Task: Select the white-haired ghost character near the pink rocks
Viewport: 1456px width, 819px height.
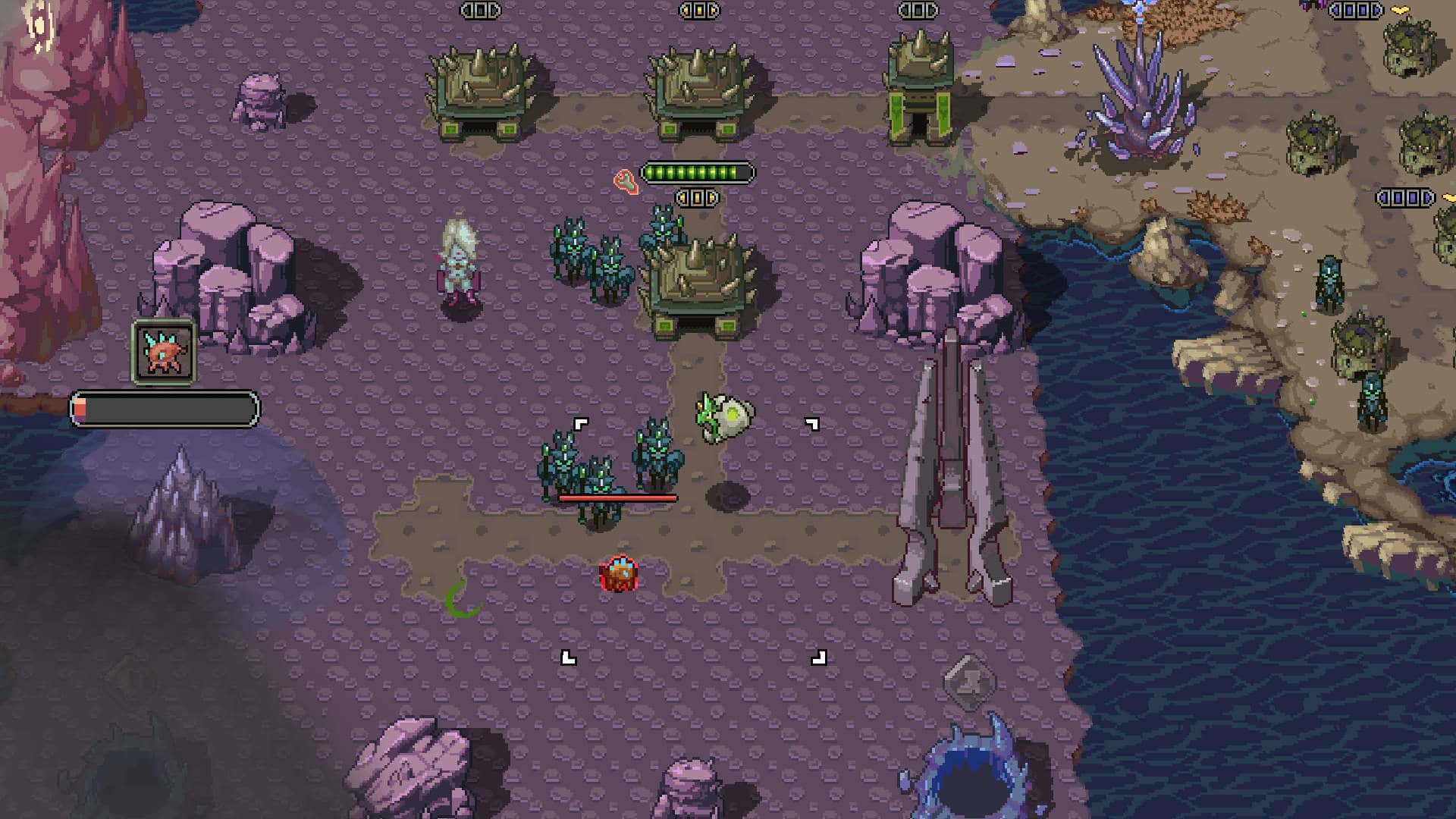Action: tap(458, 265)
